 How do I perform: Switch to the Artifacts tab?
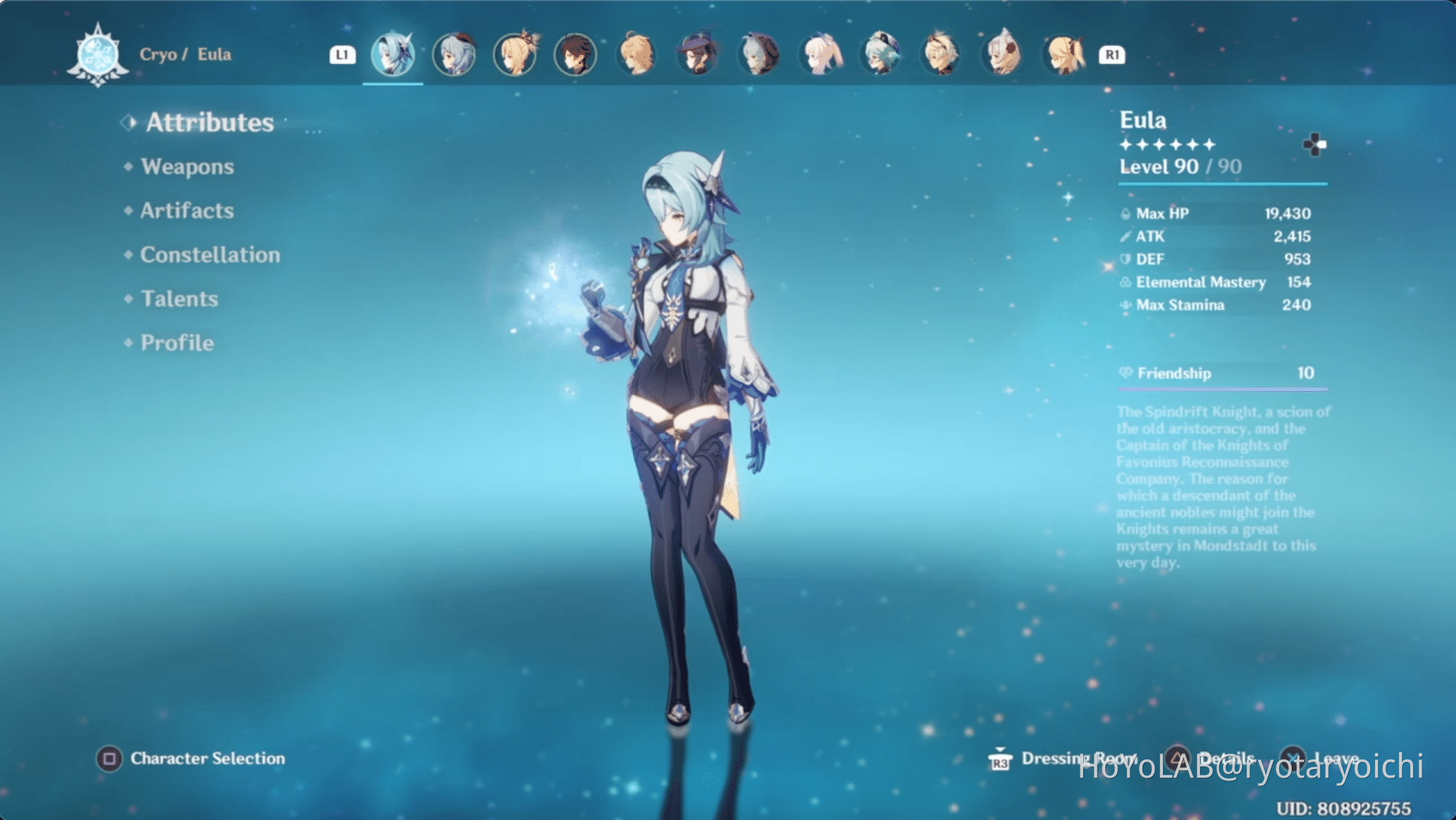[187, 211]
